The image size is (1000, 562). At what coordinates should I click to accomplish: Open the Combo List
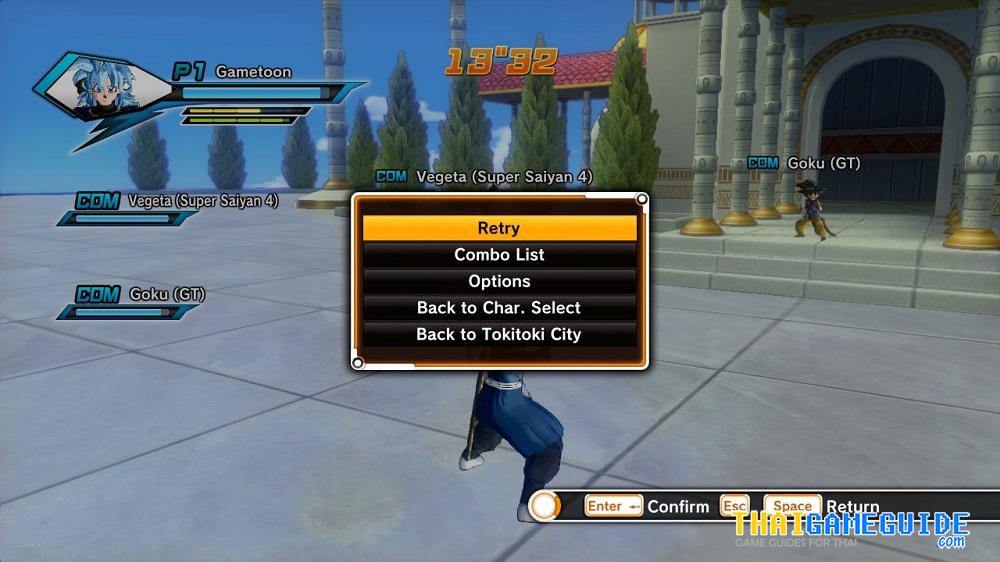(x=499, y=255)
